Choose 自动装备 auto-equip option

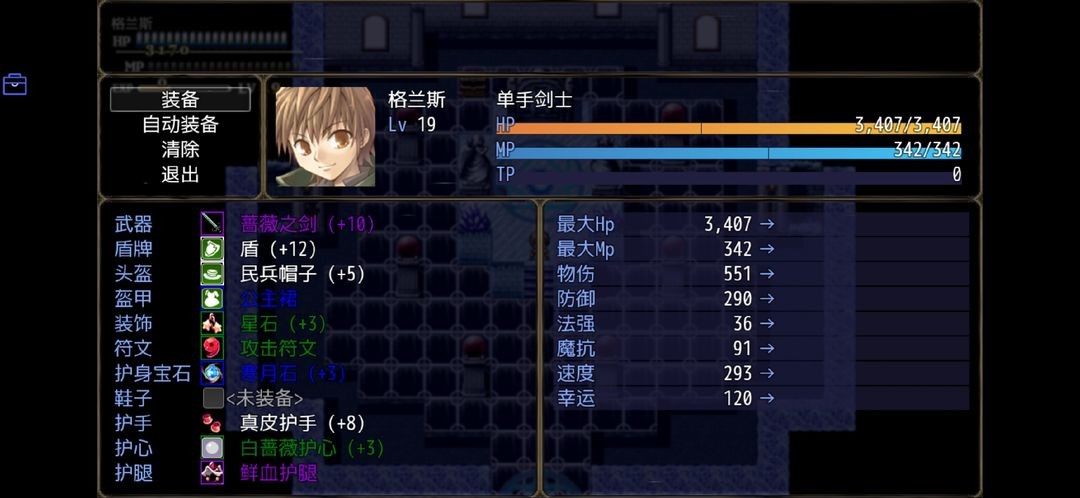(180, 125)
